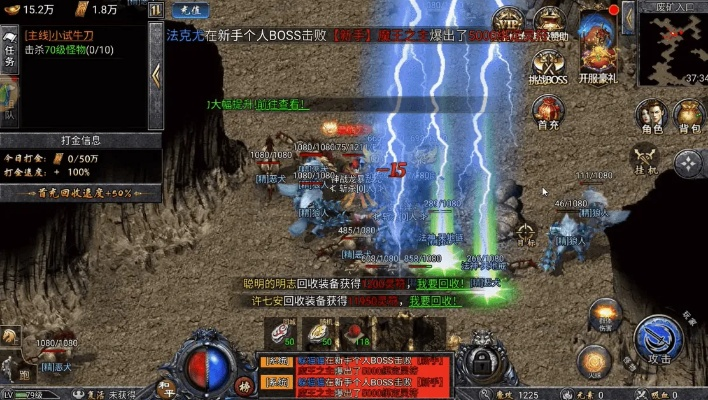
Task: Open the 开服豪礼 server gift banner
Action: point(599,47)
